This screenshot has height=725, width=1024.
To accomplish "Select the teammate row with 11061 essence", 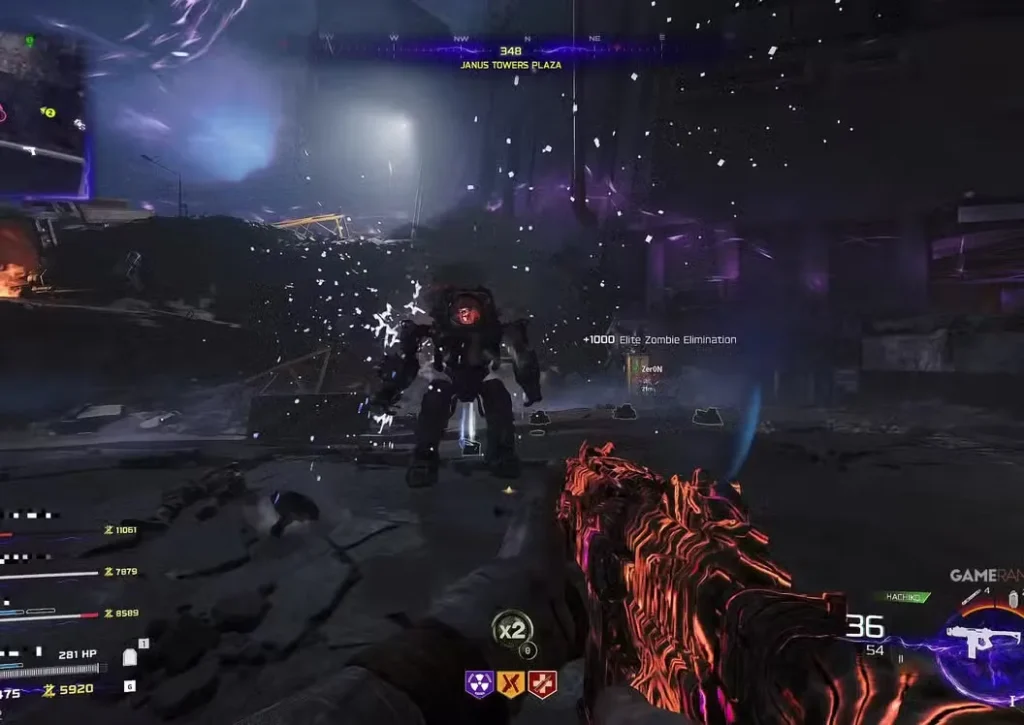I will click(68, 530).
